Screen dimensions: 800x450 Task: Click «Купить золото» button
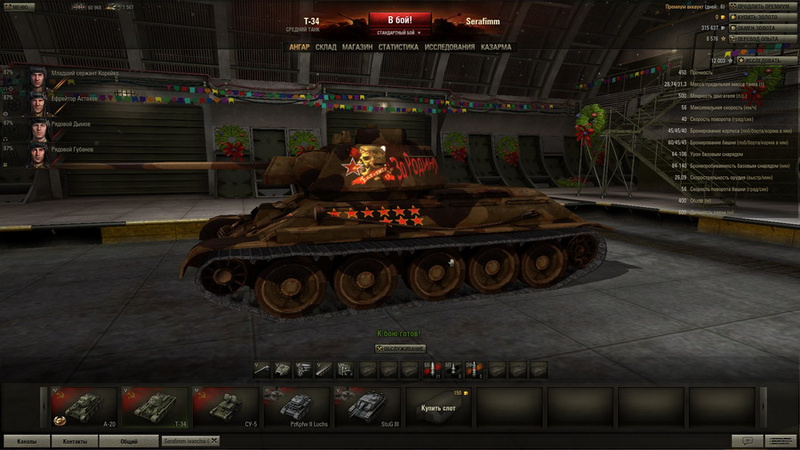762,17
